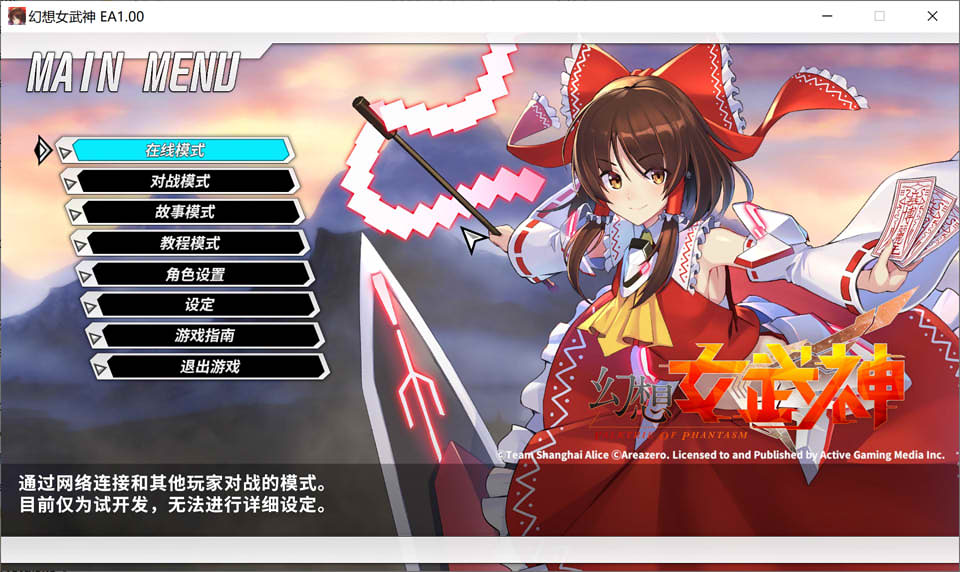Screen dimensions: 960x572
Task: Minimize the game window
Action: [x=827, y=16]
